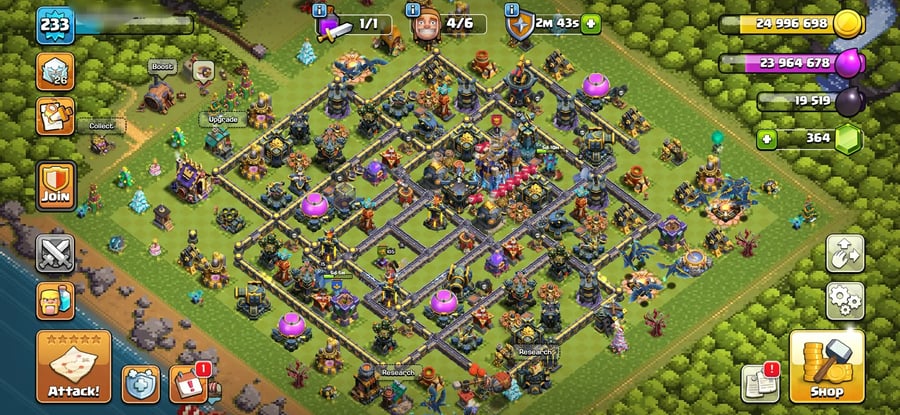This screenshot has width=900, height=415.
Task: Start a battle with the Attack! button
Action: pyautogui.click(x=73, y=366)
